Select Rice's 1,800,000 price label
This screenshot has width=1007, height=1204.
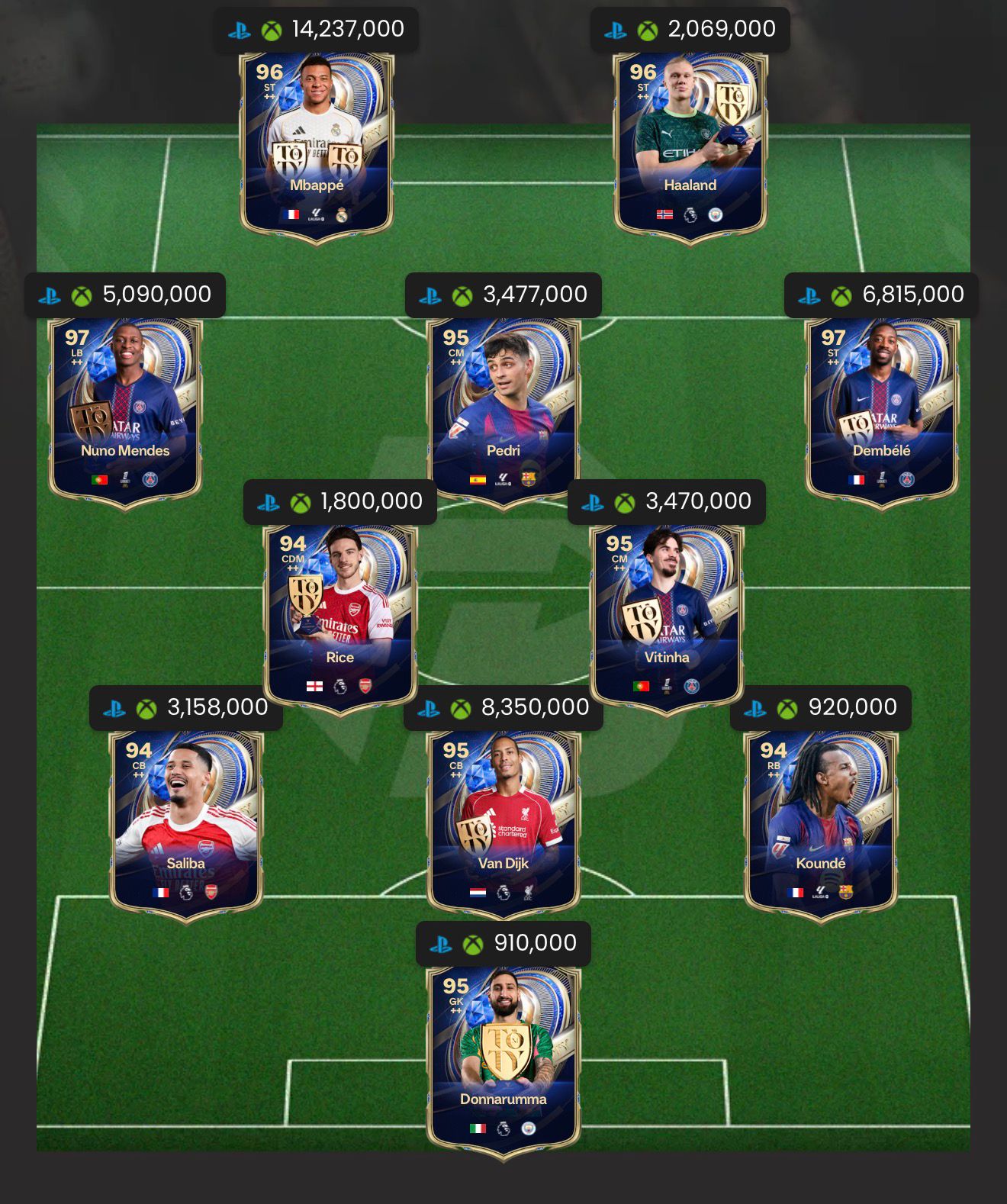[339, 502]
